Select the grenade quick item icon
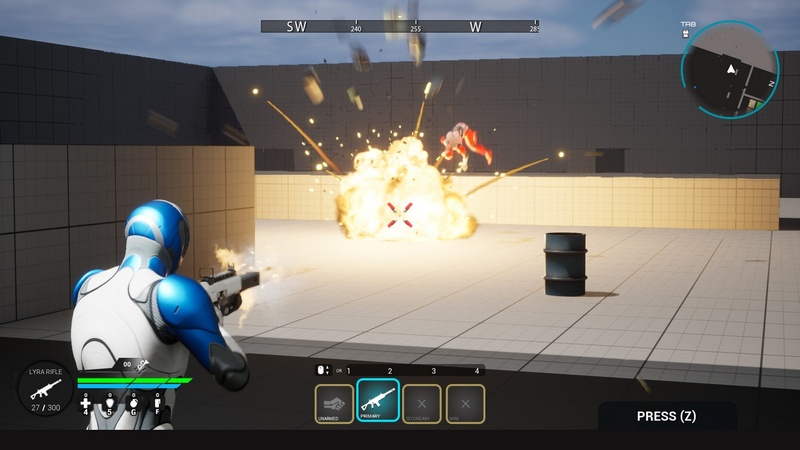The height and width of the screenshot is (450, 800). pyautogui.click(x=133, y=404)
